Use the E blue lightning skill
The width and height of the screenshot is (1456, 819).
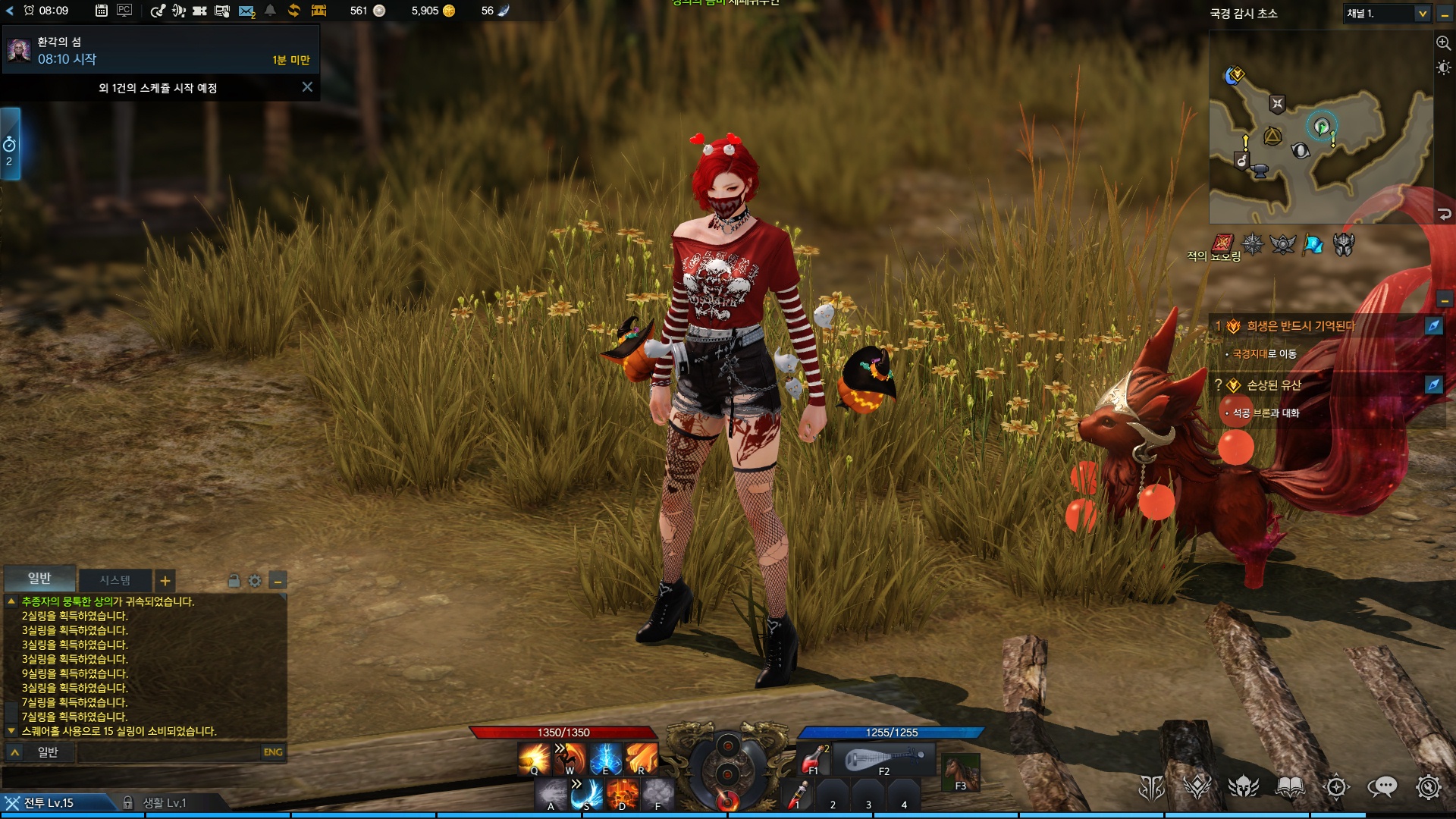point(606,758)
